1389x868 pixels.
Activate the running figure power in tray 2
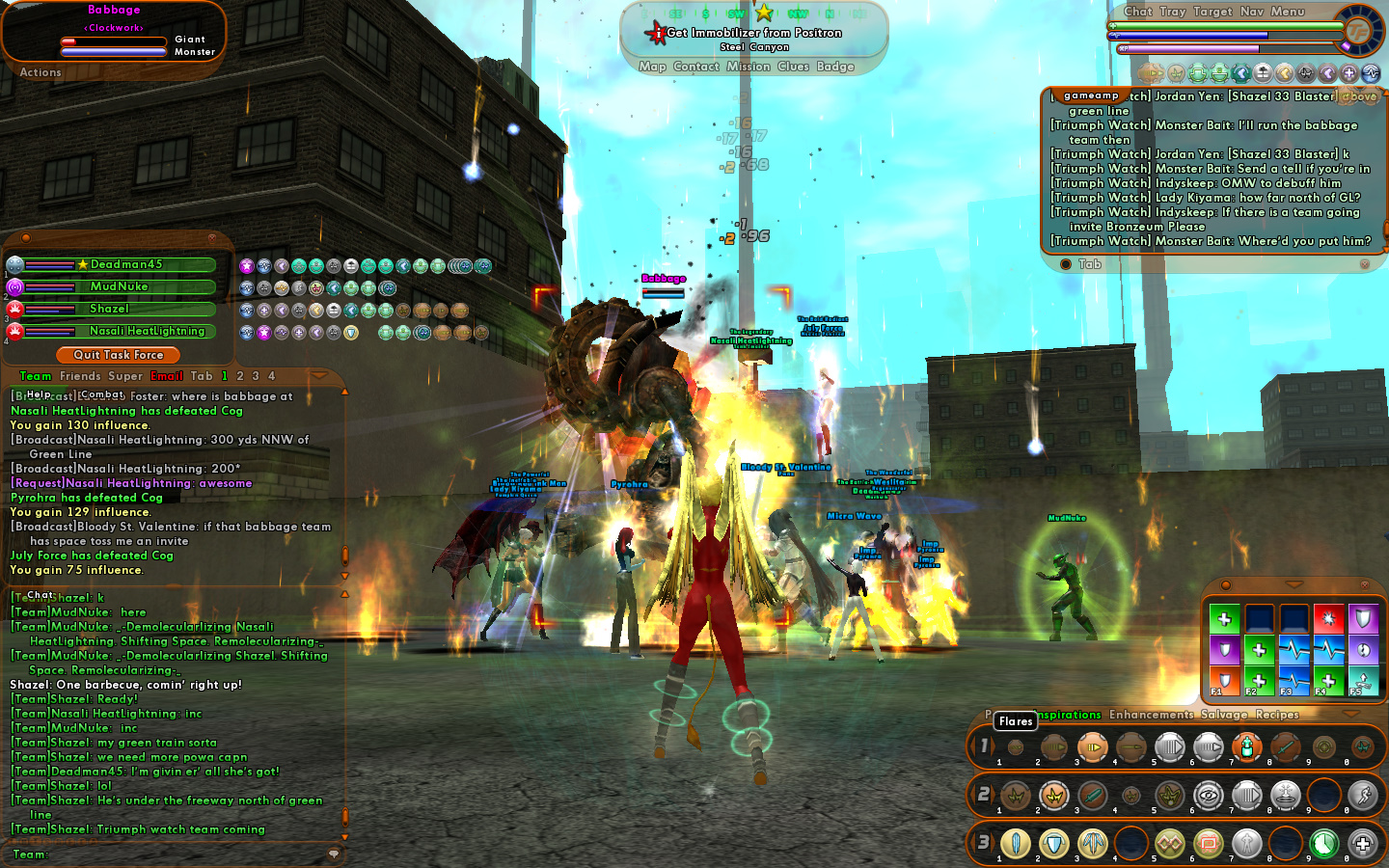click(1362, 796)
